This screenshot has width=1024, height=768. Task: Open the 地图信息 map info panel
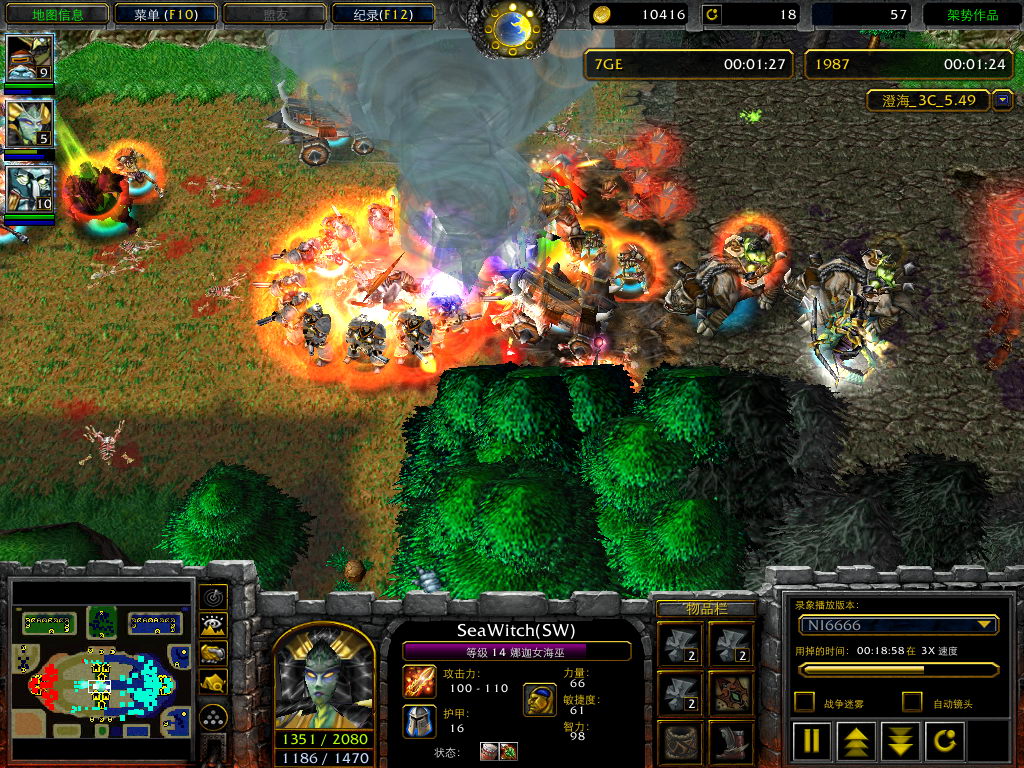click(55, 14)
